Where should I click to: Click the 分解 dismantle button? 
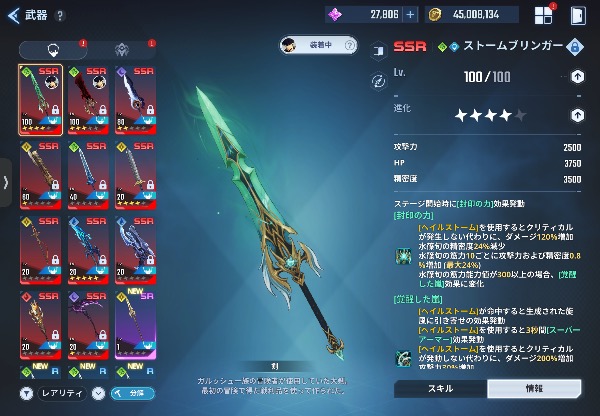[132, 393]
